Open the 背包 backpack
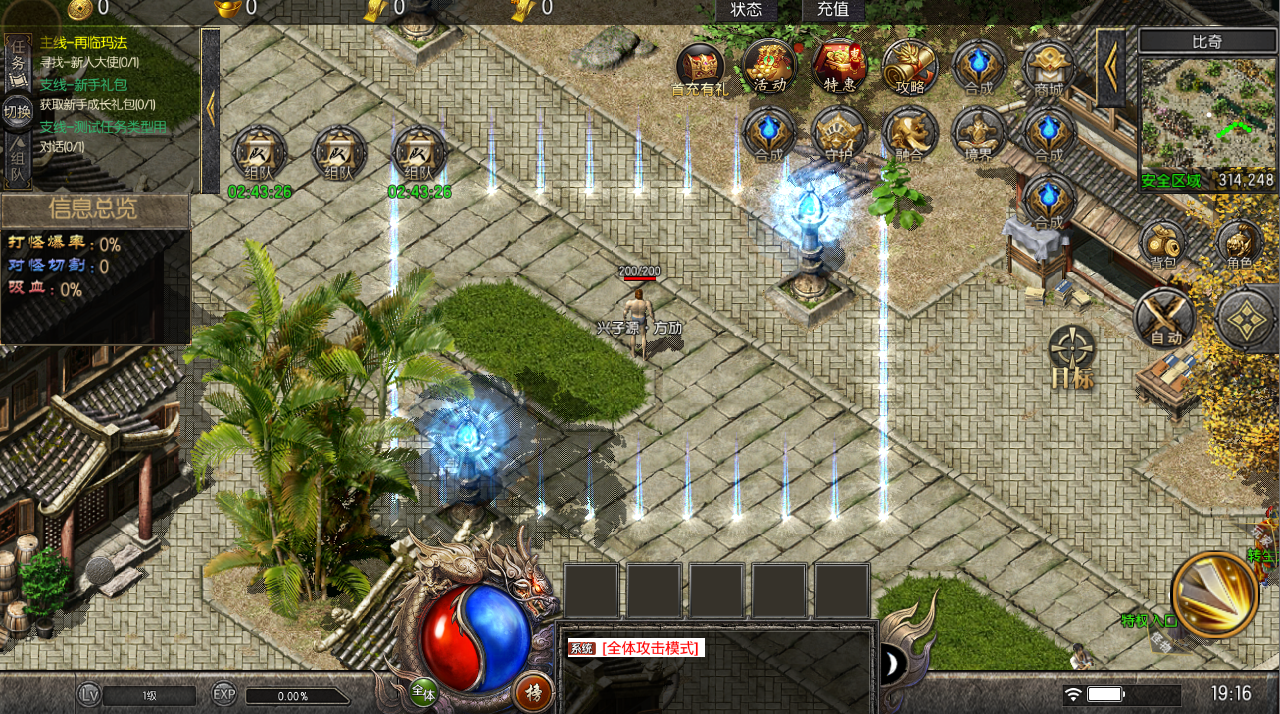 1162,244
